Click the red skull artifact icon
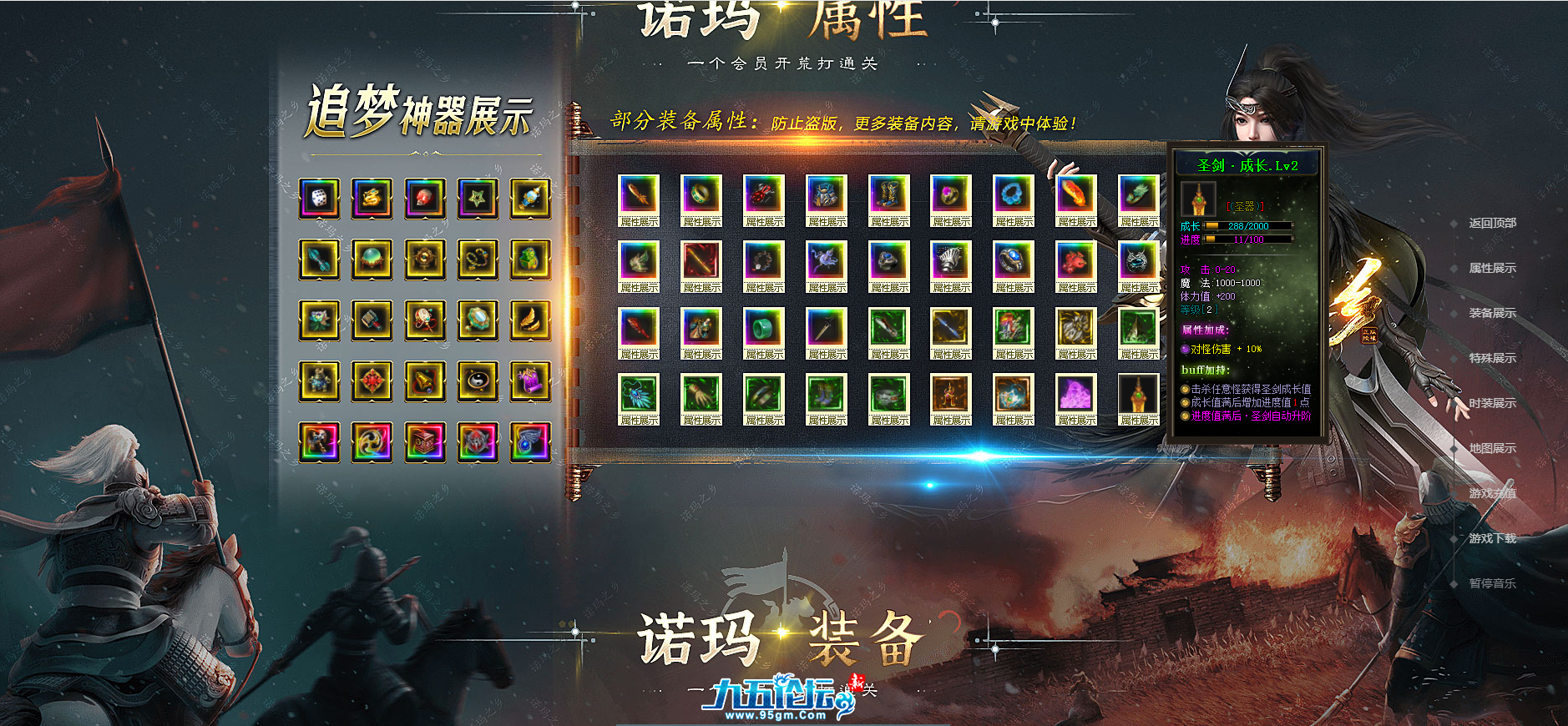Image resolution: width=1568 pixels, height=726 pixels. 423,198
